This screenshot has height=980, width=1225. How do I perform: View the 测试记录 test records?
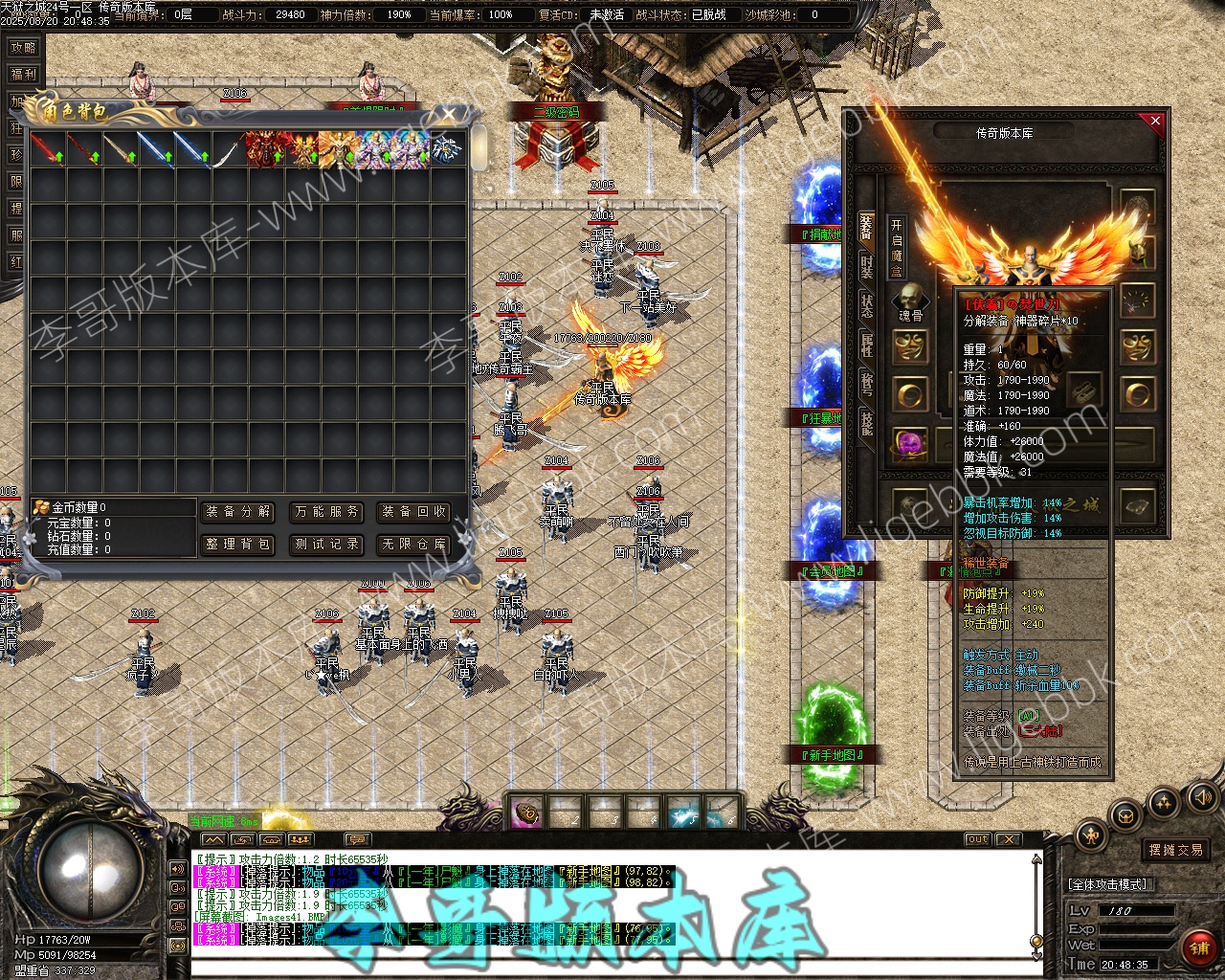point(327,545)
